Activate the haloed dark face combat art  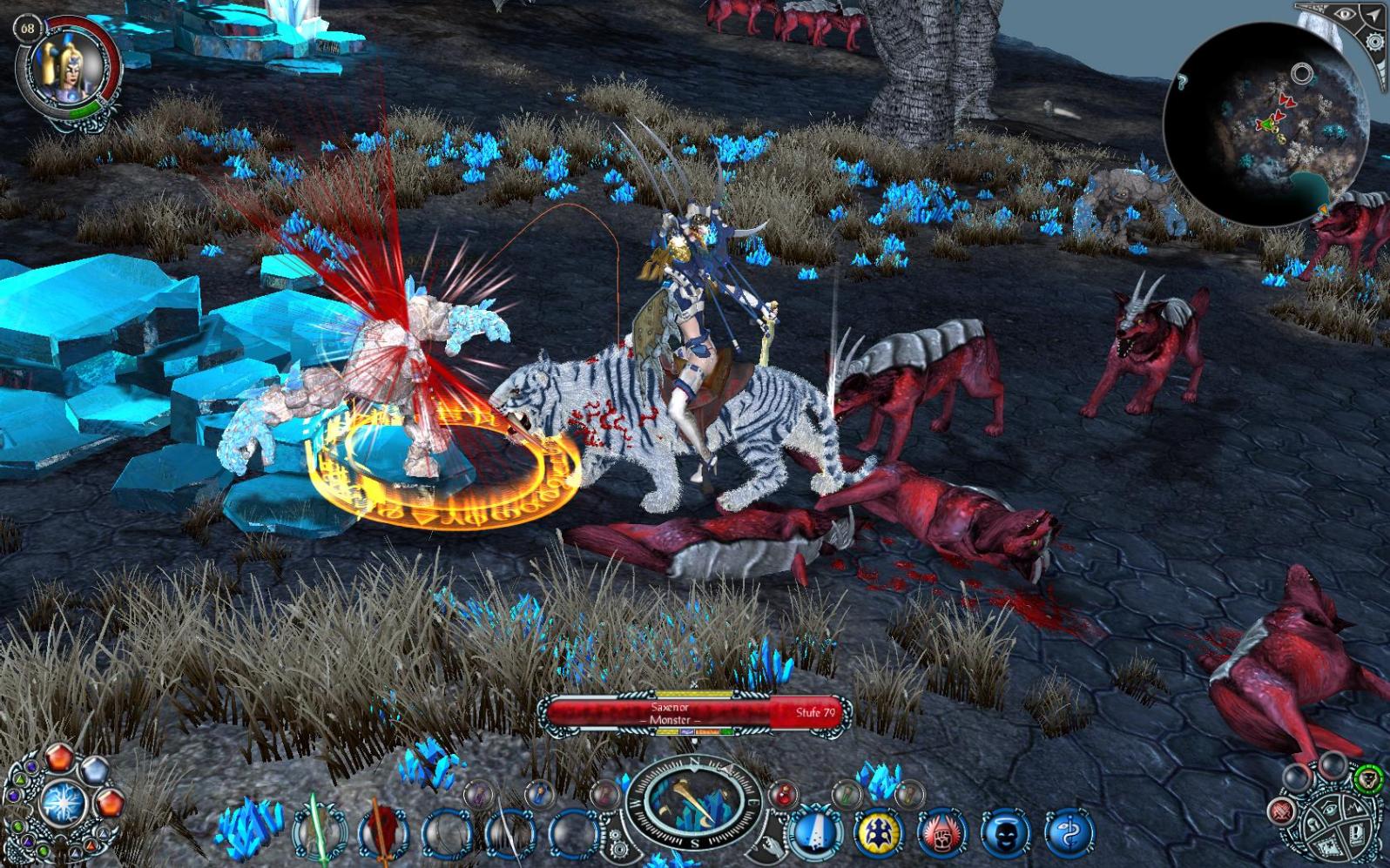click(x=1005, y=833)
